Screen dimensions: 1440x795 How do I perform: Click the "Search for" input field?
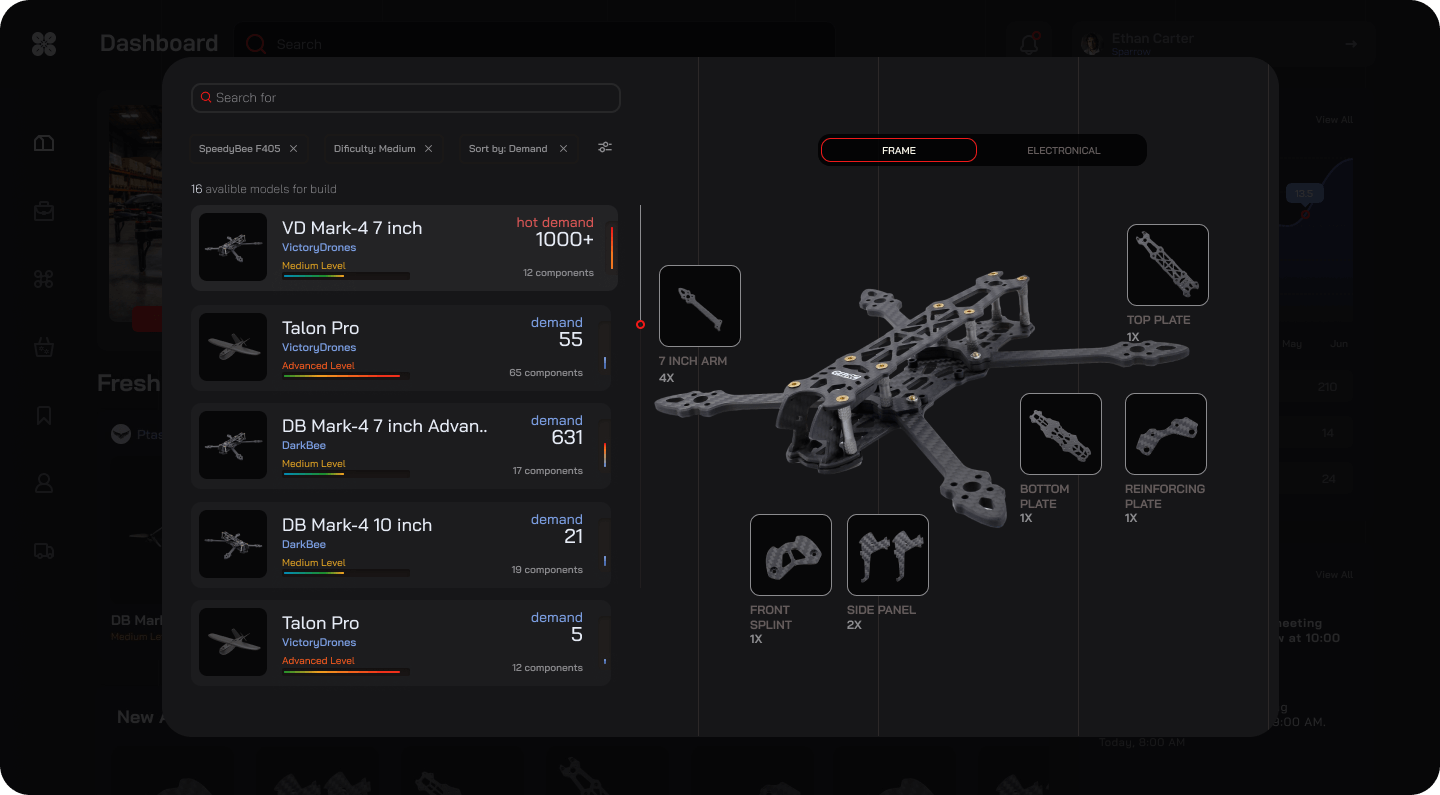[405, 98]
